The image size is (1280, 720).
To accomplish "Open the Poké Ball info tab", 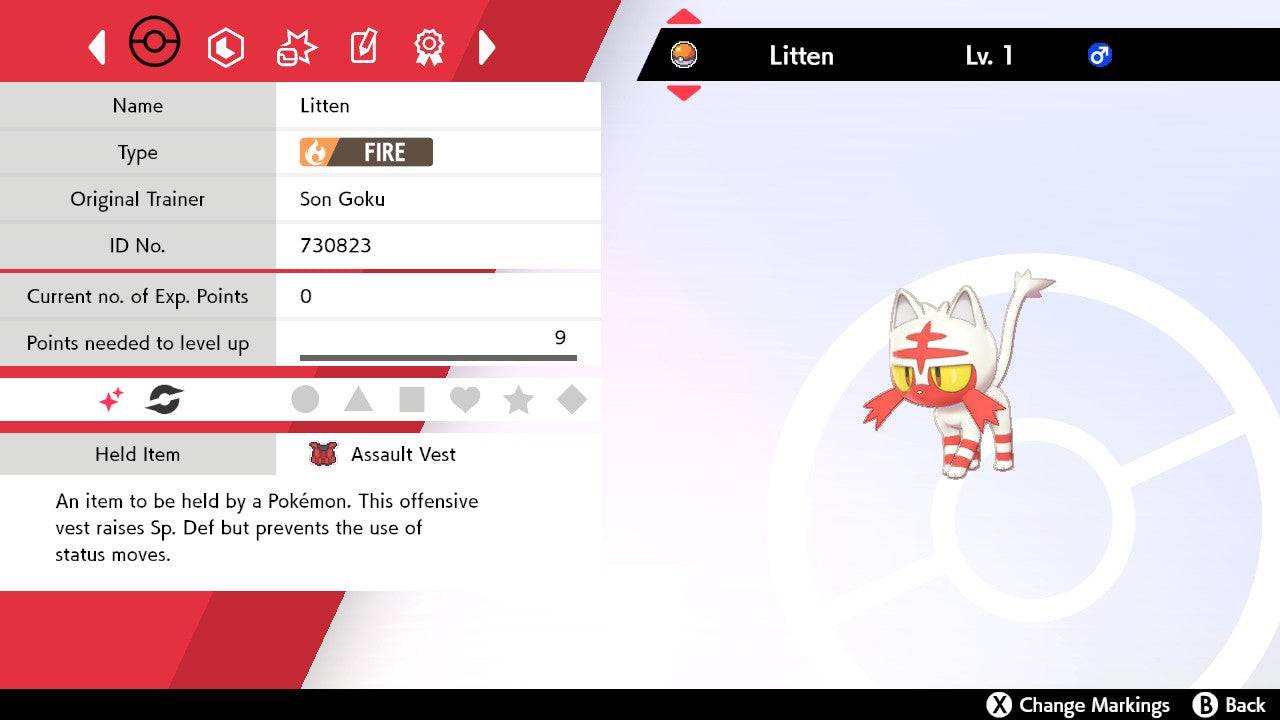I will [153, 42].
